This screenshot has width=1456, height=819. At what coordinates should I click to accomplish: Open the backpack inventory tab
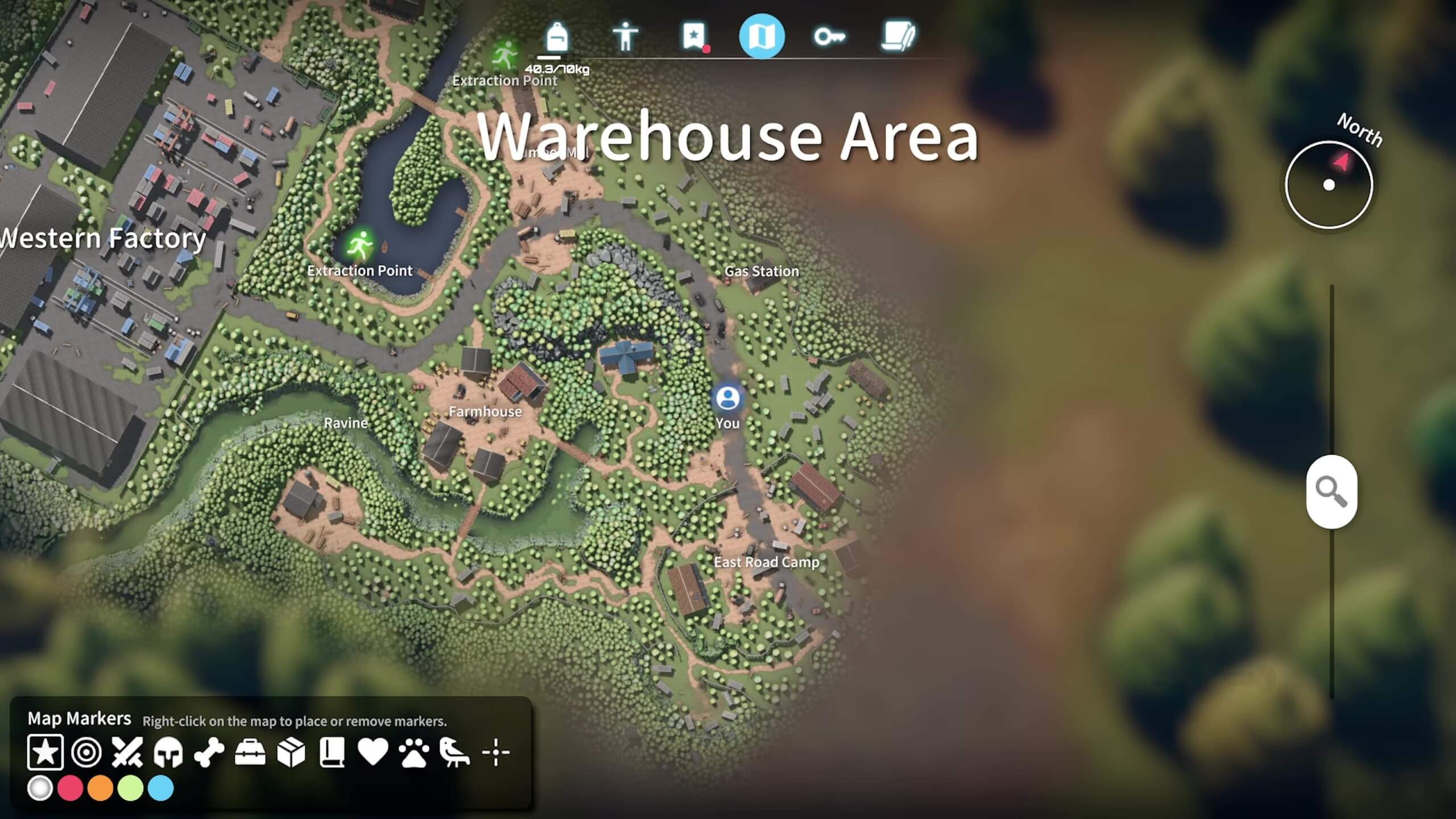point(557,38)
